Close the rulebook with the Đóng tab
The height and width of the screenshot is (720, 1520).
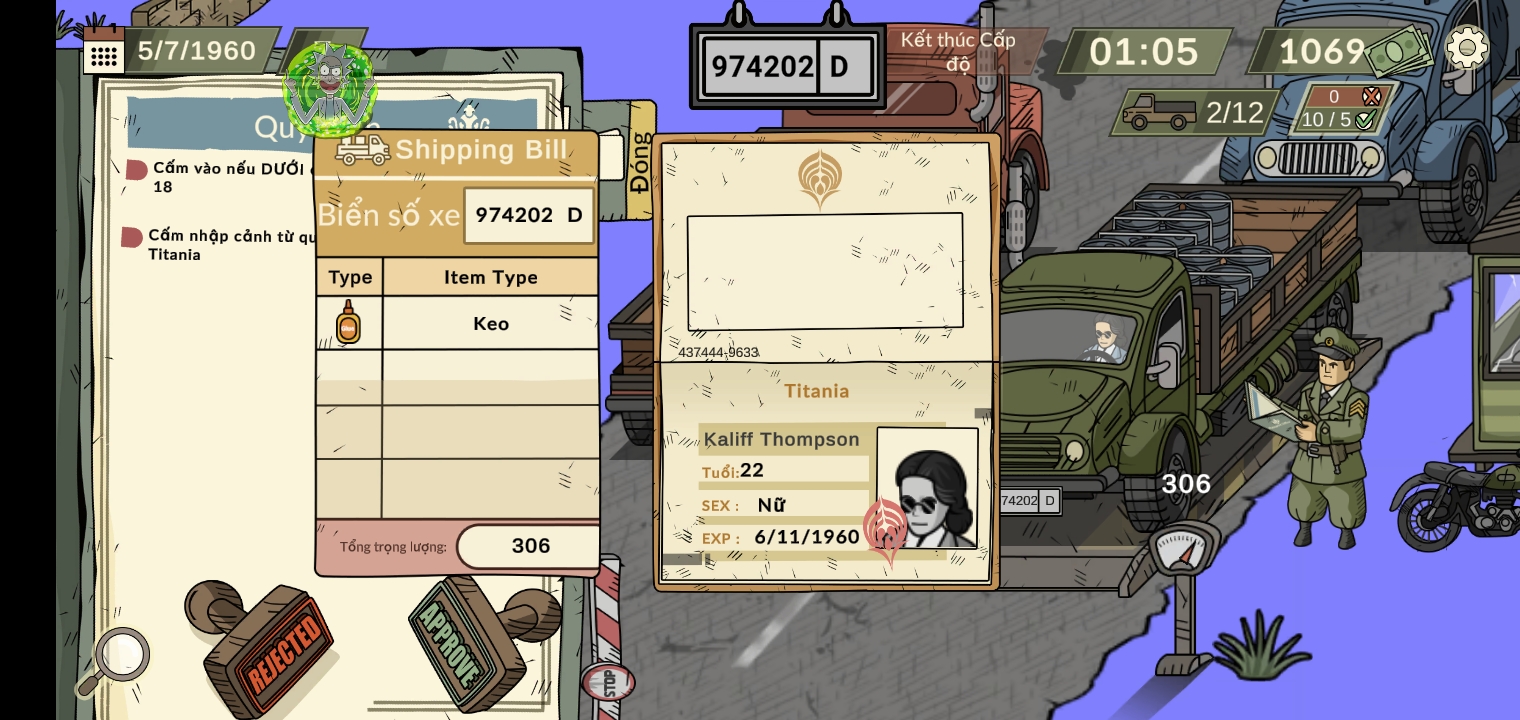point(639,162)
